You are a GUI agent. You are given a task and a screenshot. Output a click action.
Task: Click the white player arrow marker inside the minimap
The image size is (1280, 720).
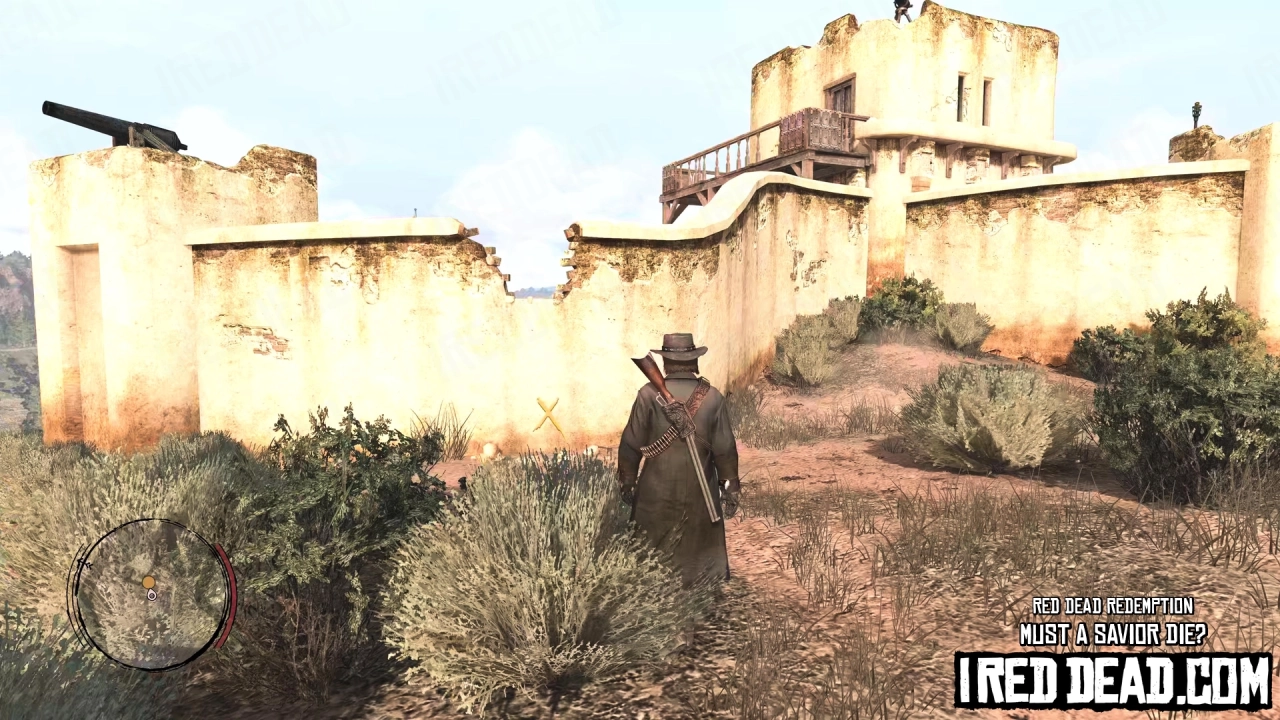click(150, 595)
